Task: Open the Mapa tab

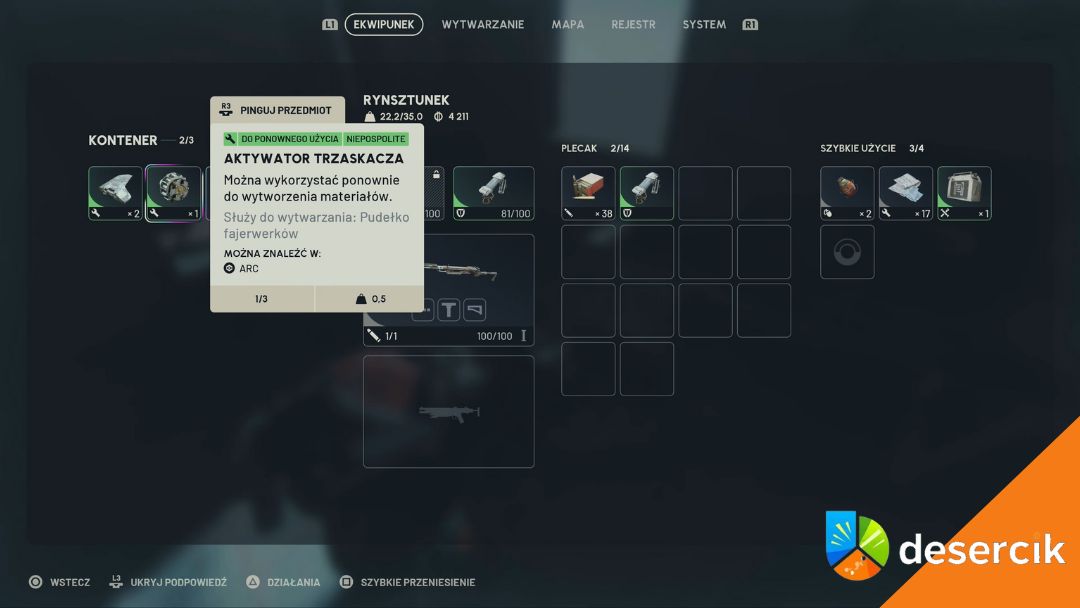Action: pos(568,25)
